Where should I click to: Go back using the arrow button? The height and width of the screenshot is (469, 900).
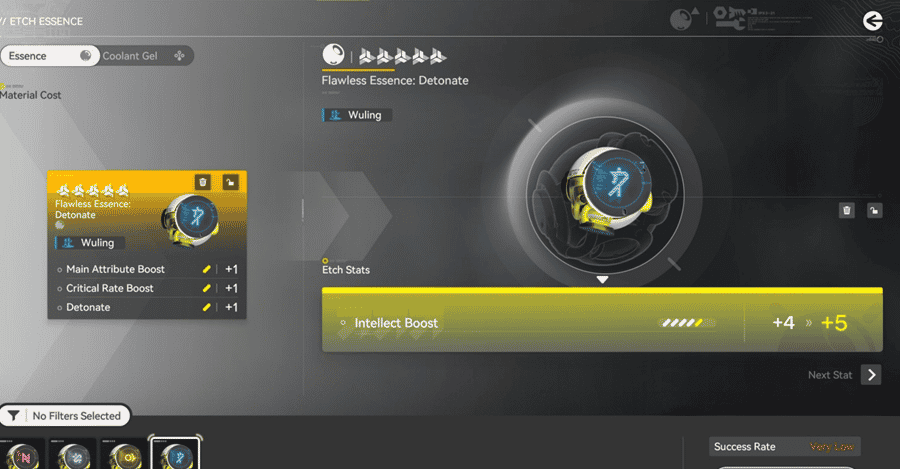[x=872, y=20]
